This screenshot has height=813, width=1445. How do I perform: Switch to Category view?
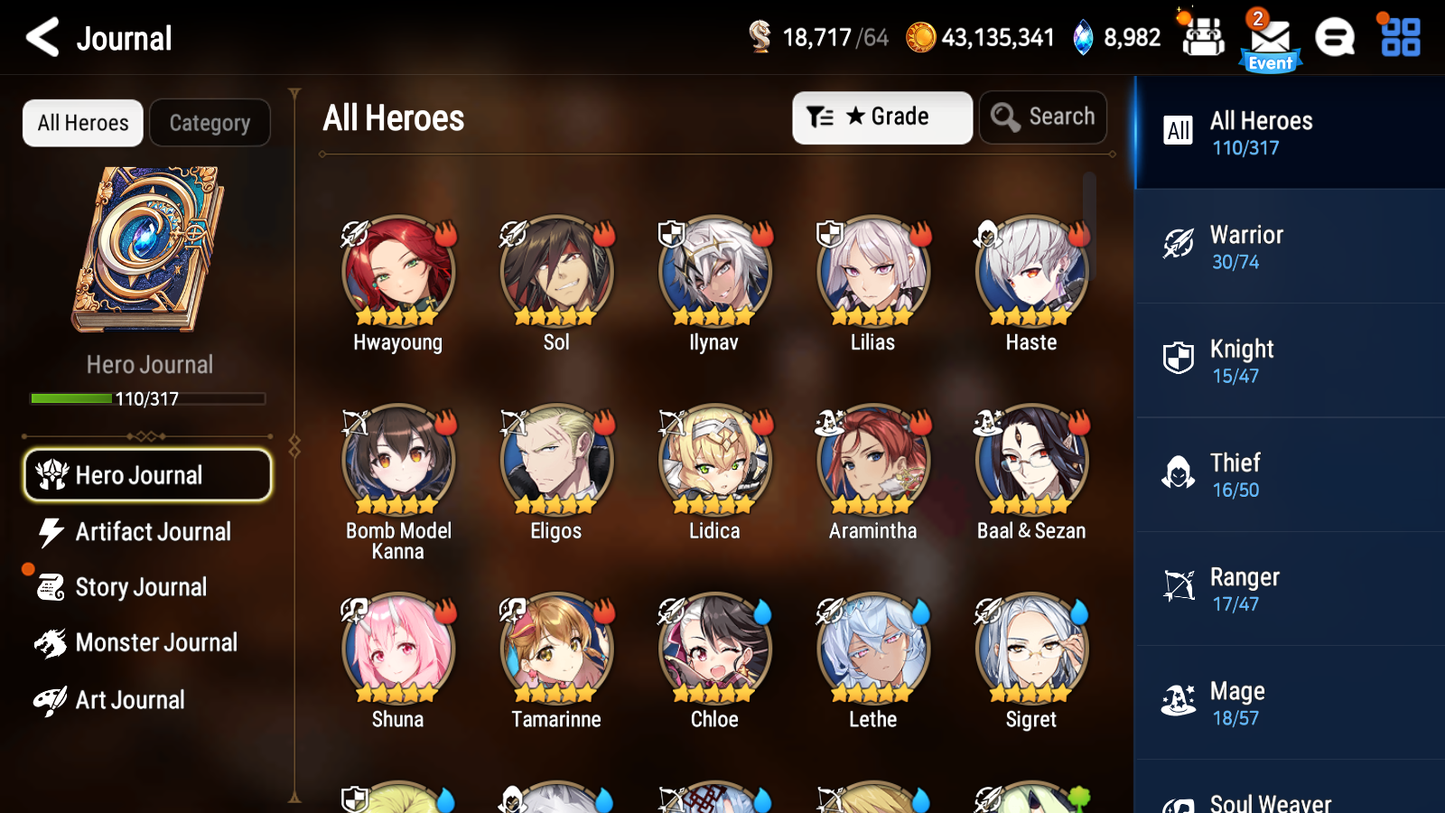210,123
